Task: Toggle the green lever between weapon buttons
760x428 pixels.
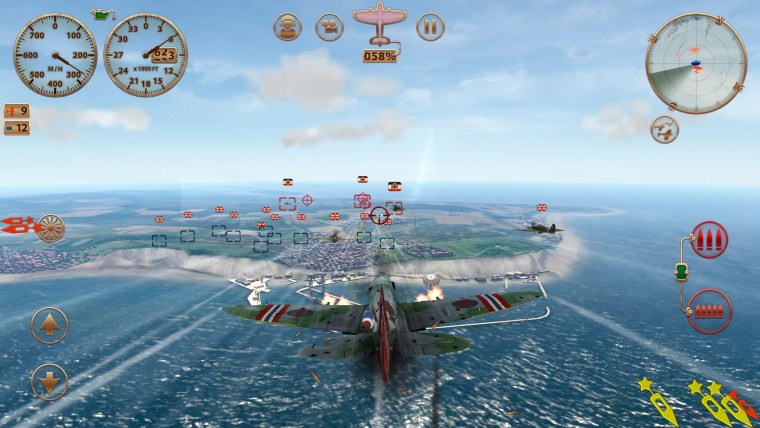Action: (x=682, y=271)
